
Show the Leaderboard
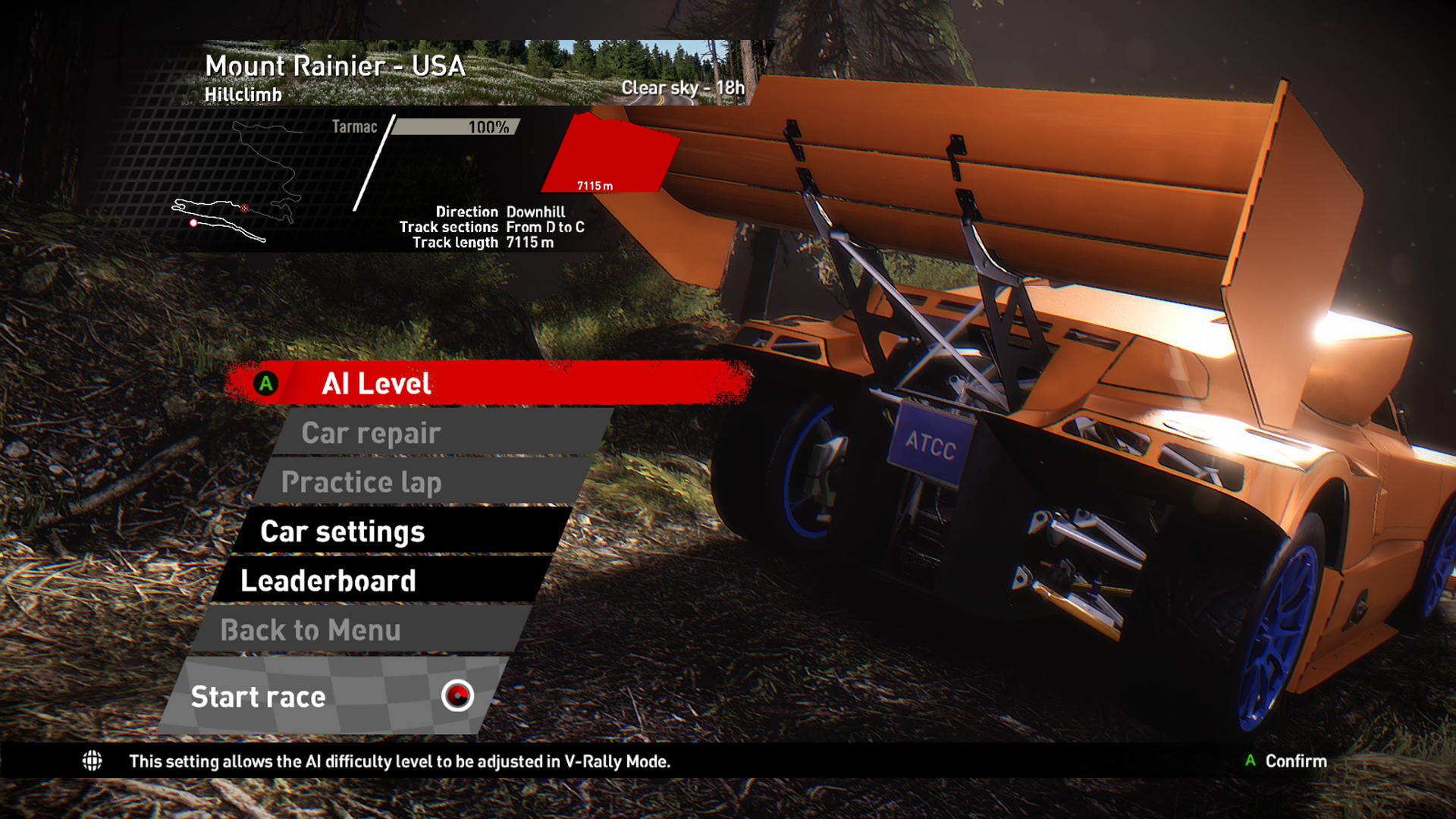click(383, 581)
